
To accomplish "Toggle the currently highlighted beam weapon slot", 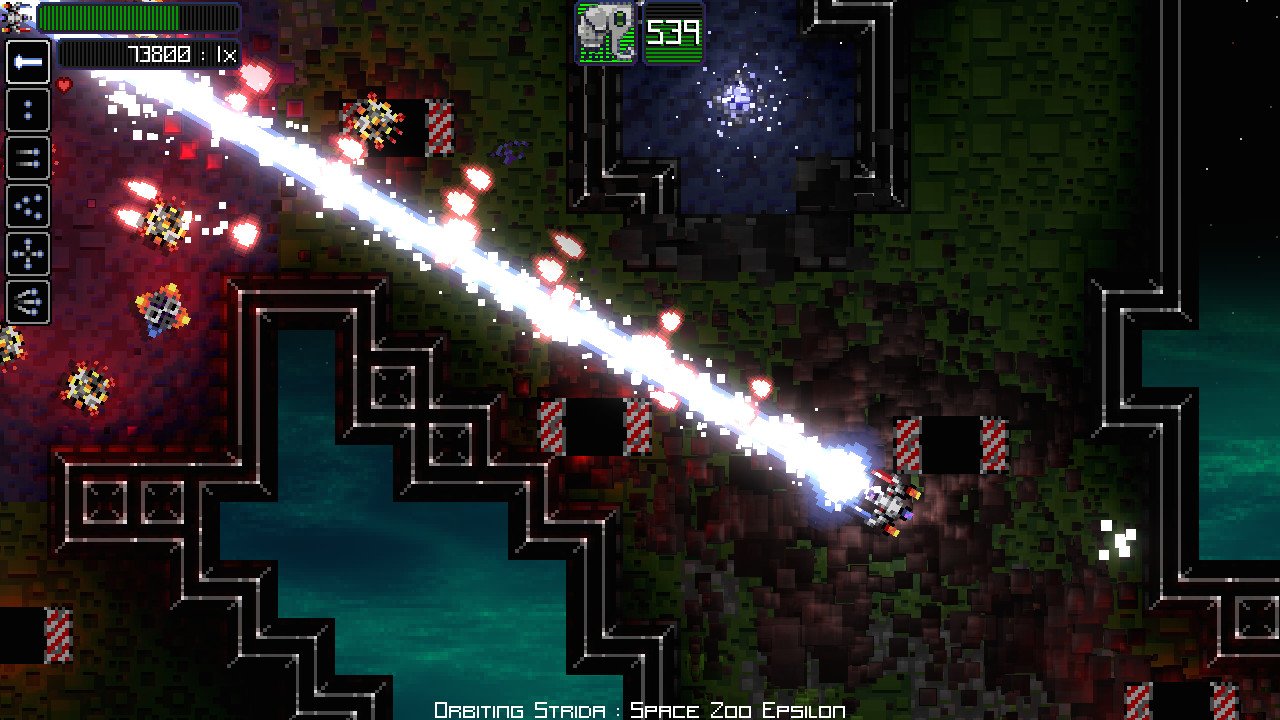I will coord(30,63).
